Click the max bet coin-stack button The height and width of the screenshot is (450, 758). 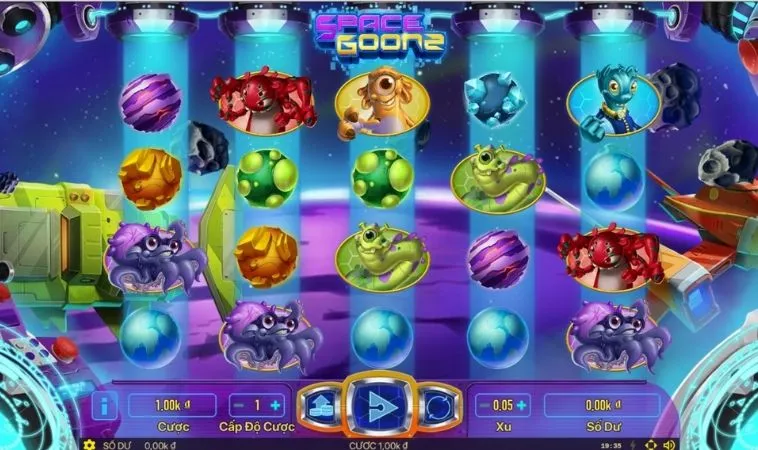tap(319, 405)
